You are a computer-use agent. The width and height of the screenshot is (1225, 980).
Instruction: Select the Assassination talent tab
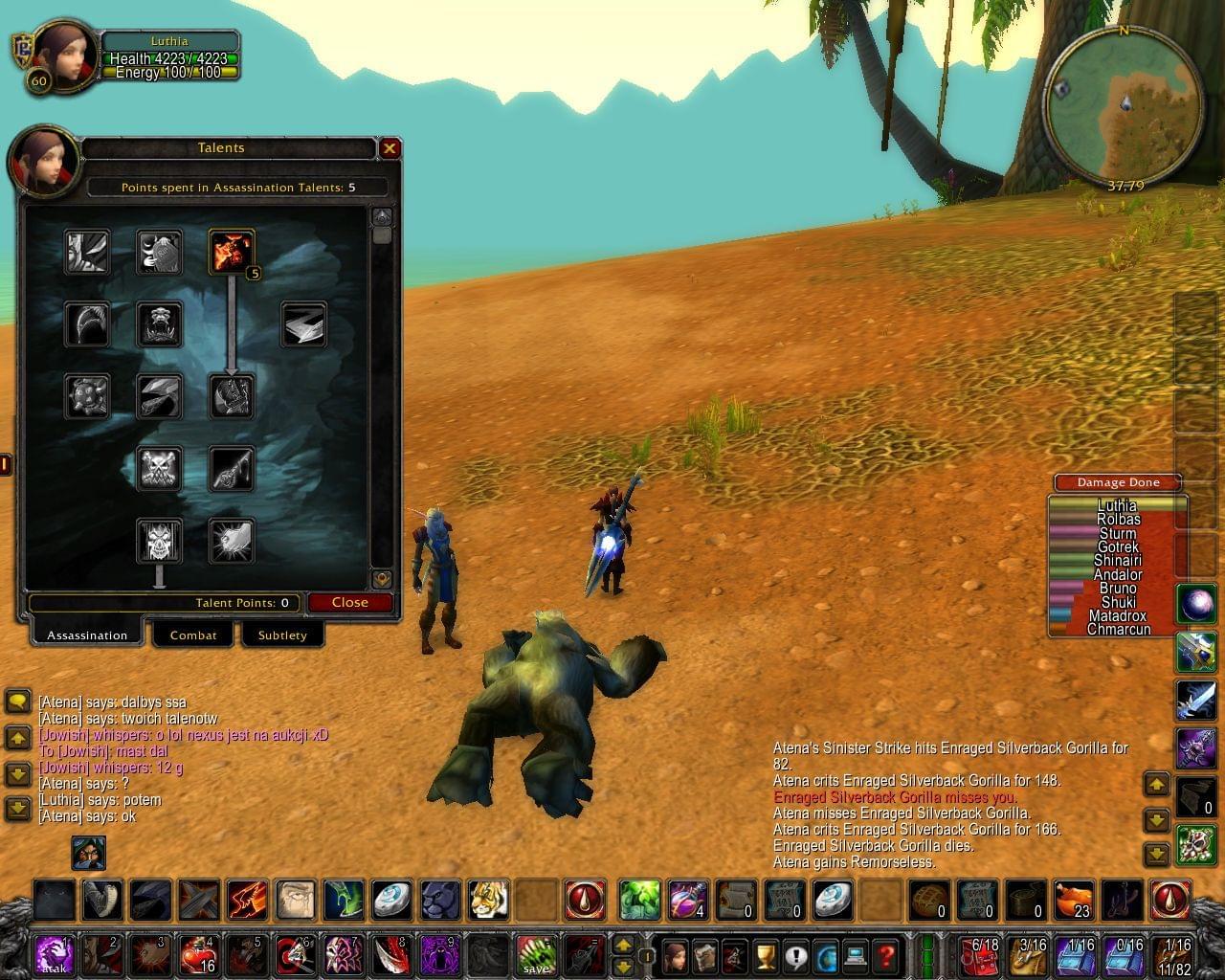[x=87, y=635]
